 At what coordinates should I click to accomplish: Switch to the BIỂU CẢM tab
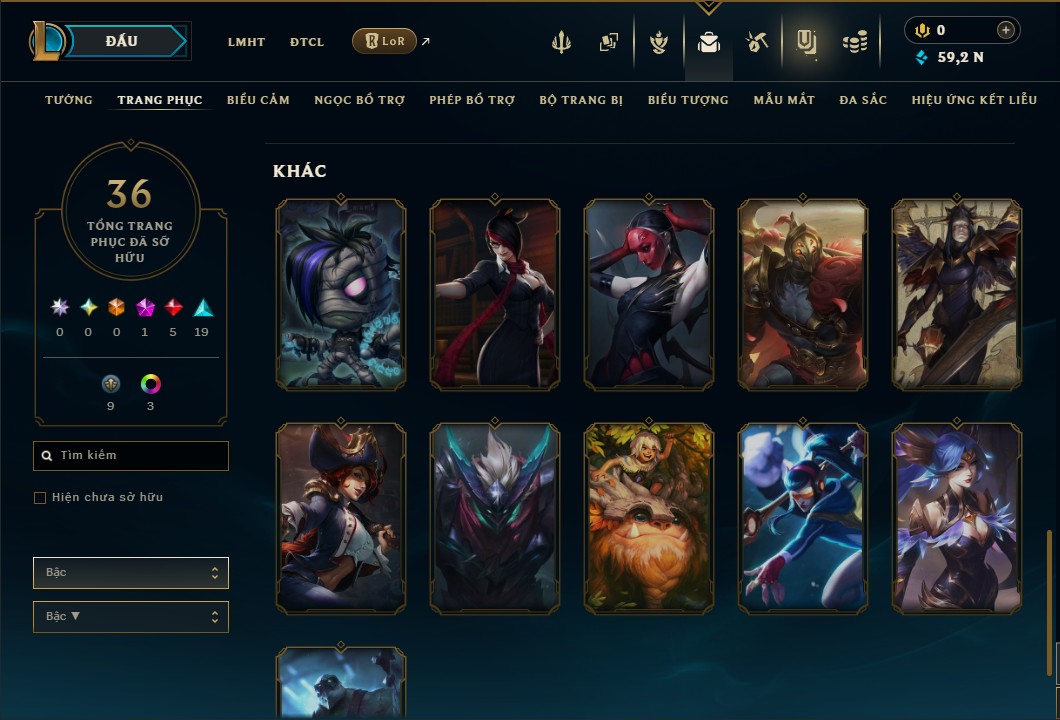click(258, 100)
